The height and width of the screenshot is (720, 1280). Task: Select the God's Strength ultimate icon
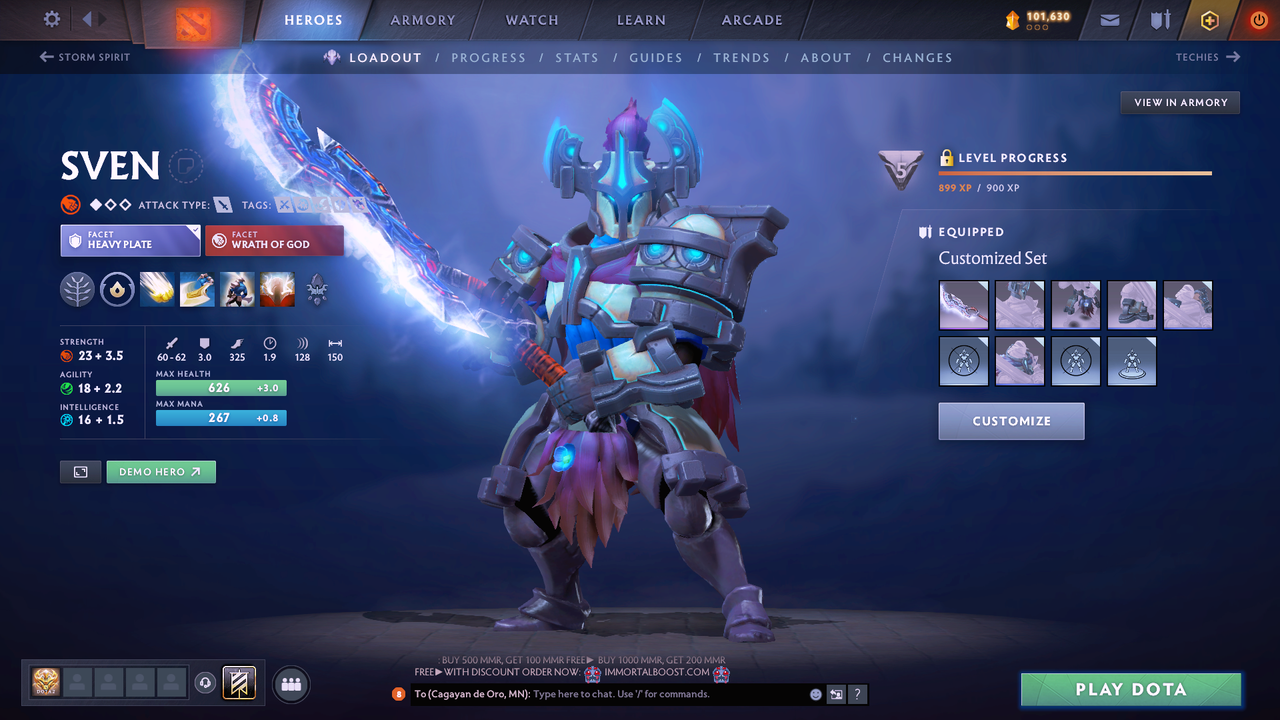[x=277, y=290]
